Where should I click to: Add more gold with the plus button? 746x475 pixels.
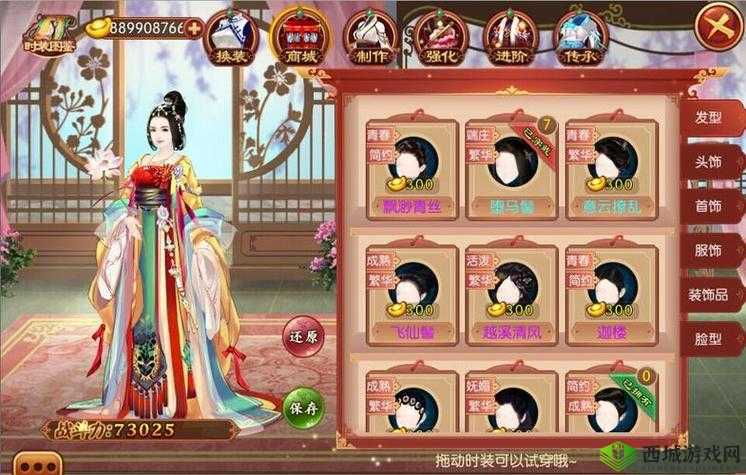(x=194, y=28)
